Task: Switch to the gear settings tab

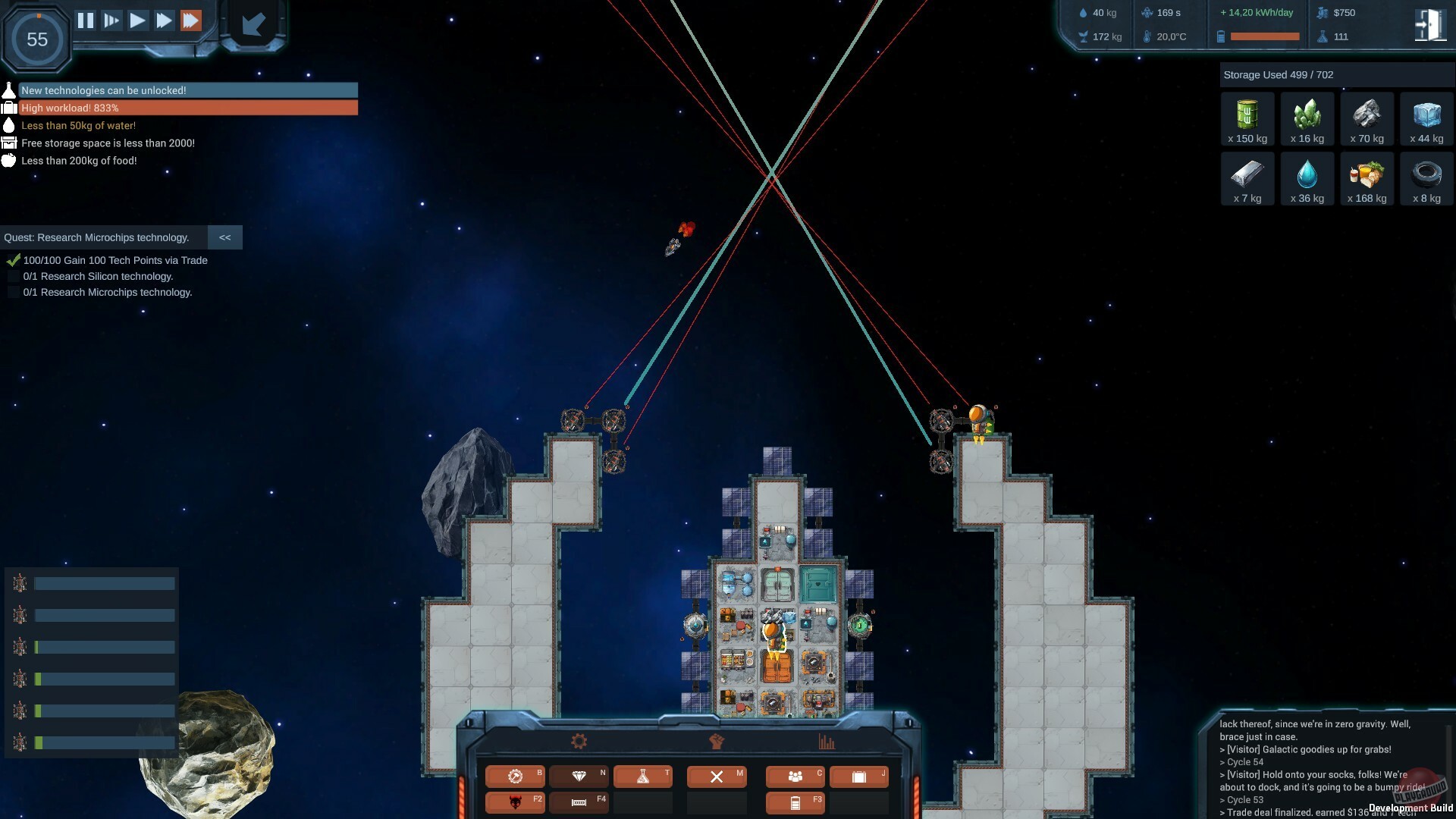Action: (578, 741)
